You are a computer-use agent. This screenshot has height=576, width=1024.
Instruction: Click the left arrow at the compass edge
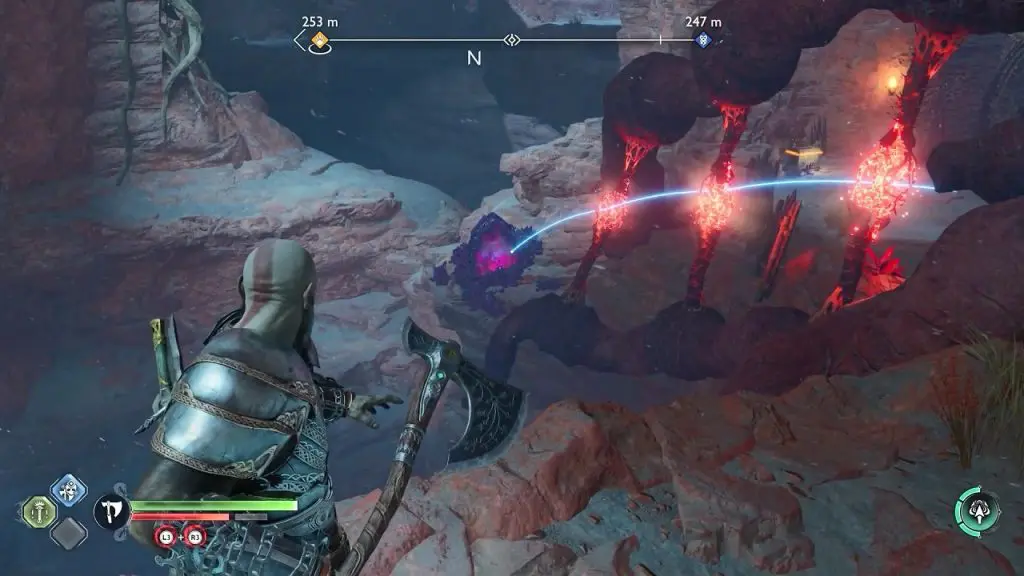coord(299,40)
